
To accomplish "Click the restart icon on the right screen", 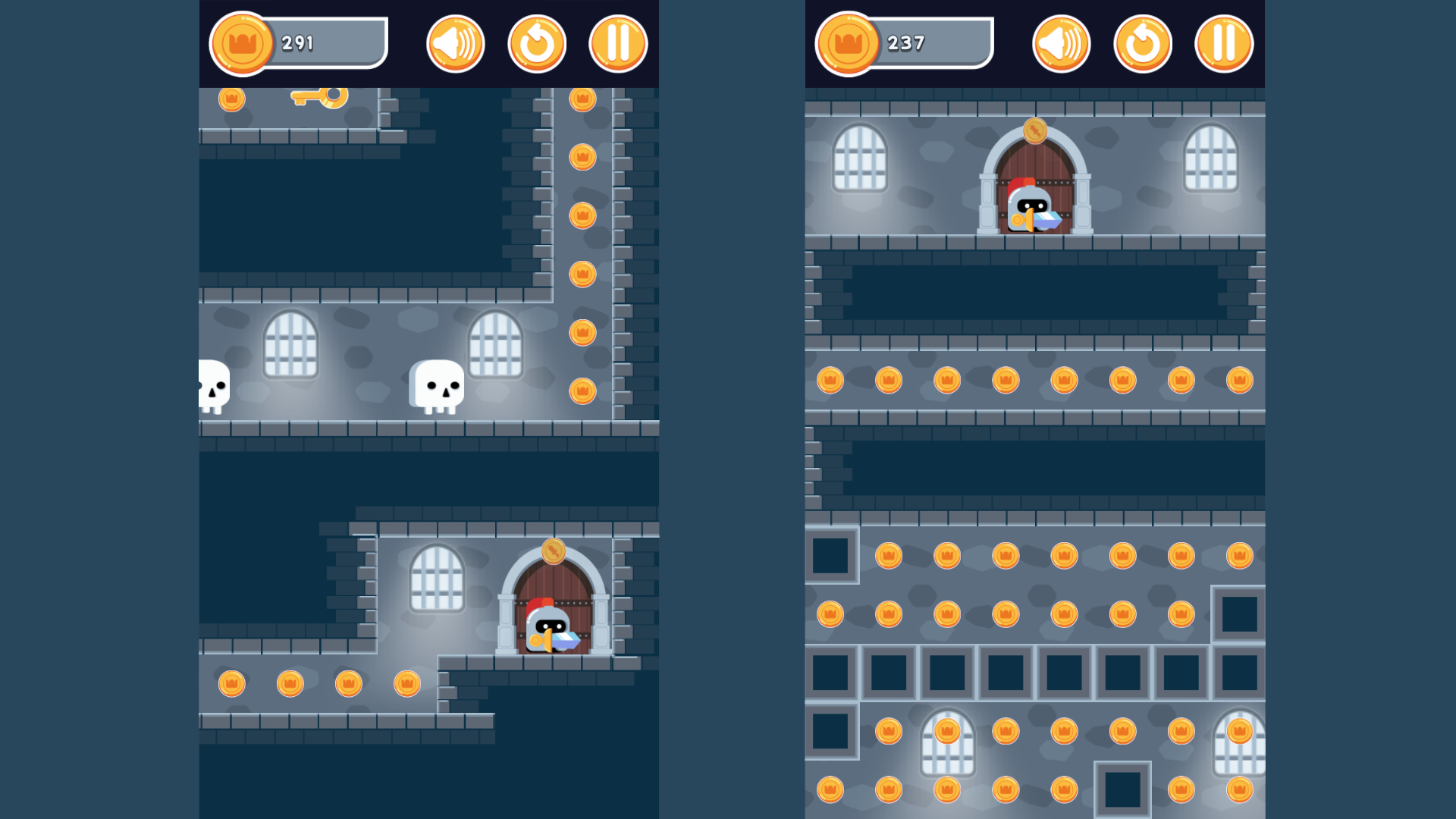I will tap(1142, 44).
